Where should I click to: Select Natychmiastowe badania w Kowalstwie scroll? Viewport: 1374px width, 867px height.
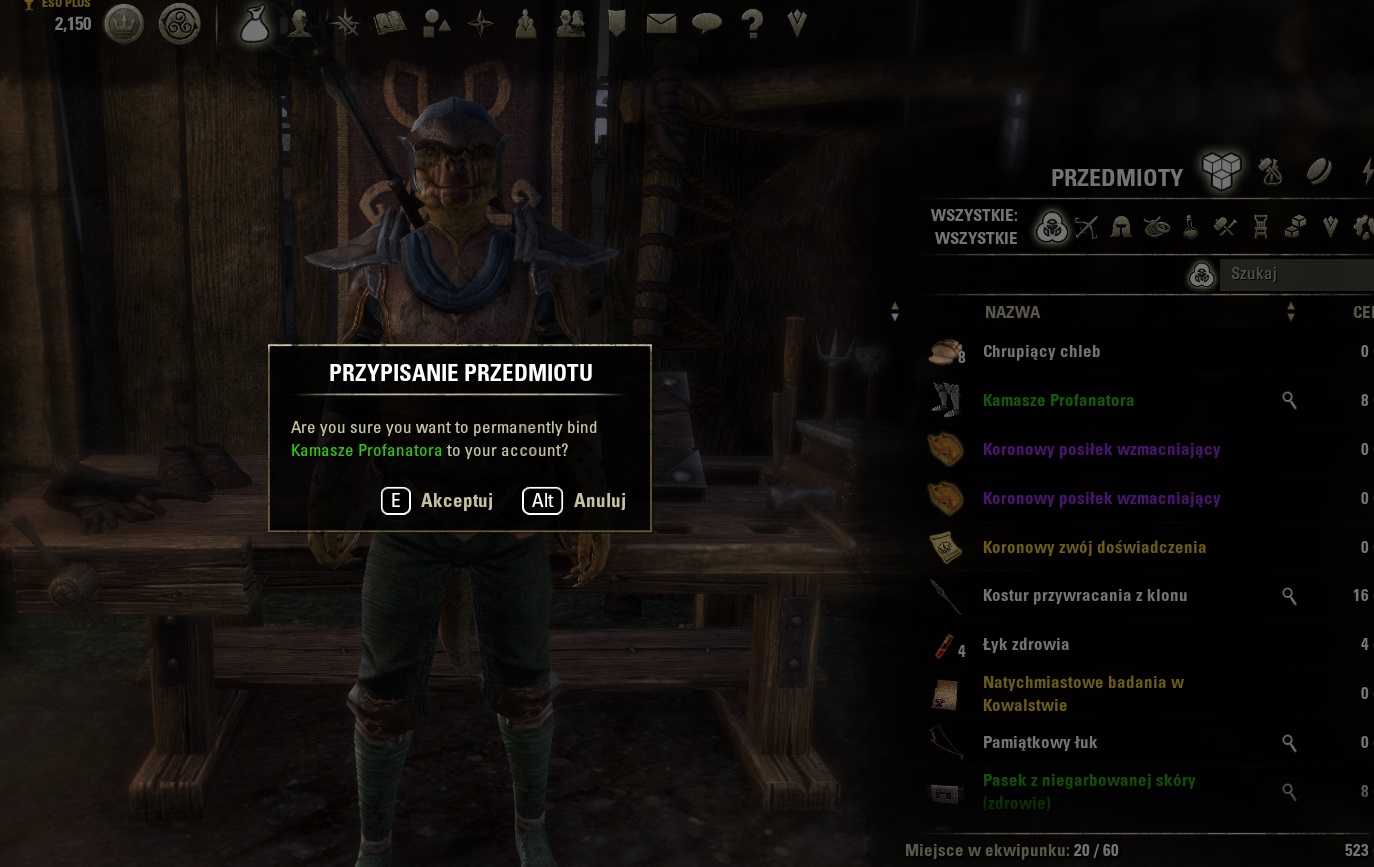[x=1083, y=694]
